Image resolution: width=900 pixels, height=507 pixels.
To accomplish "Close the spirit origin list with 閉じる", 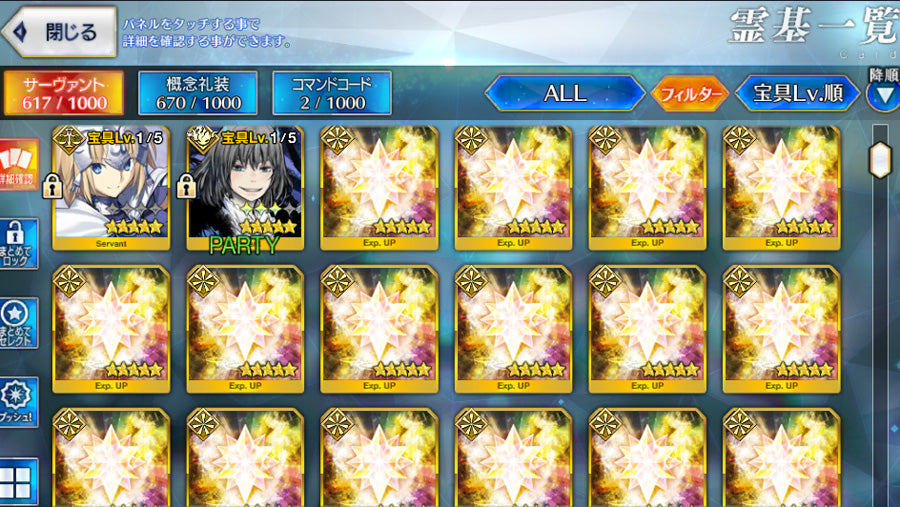I will (60, 32).
